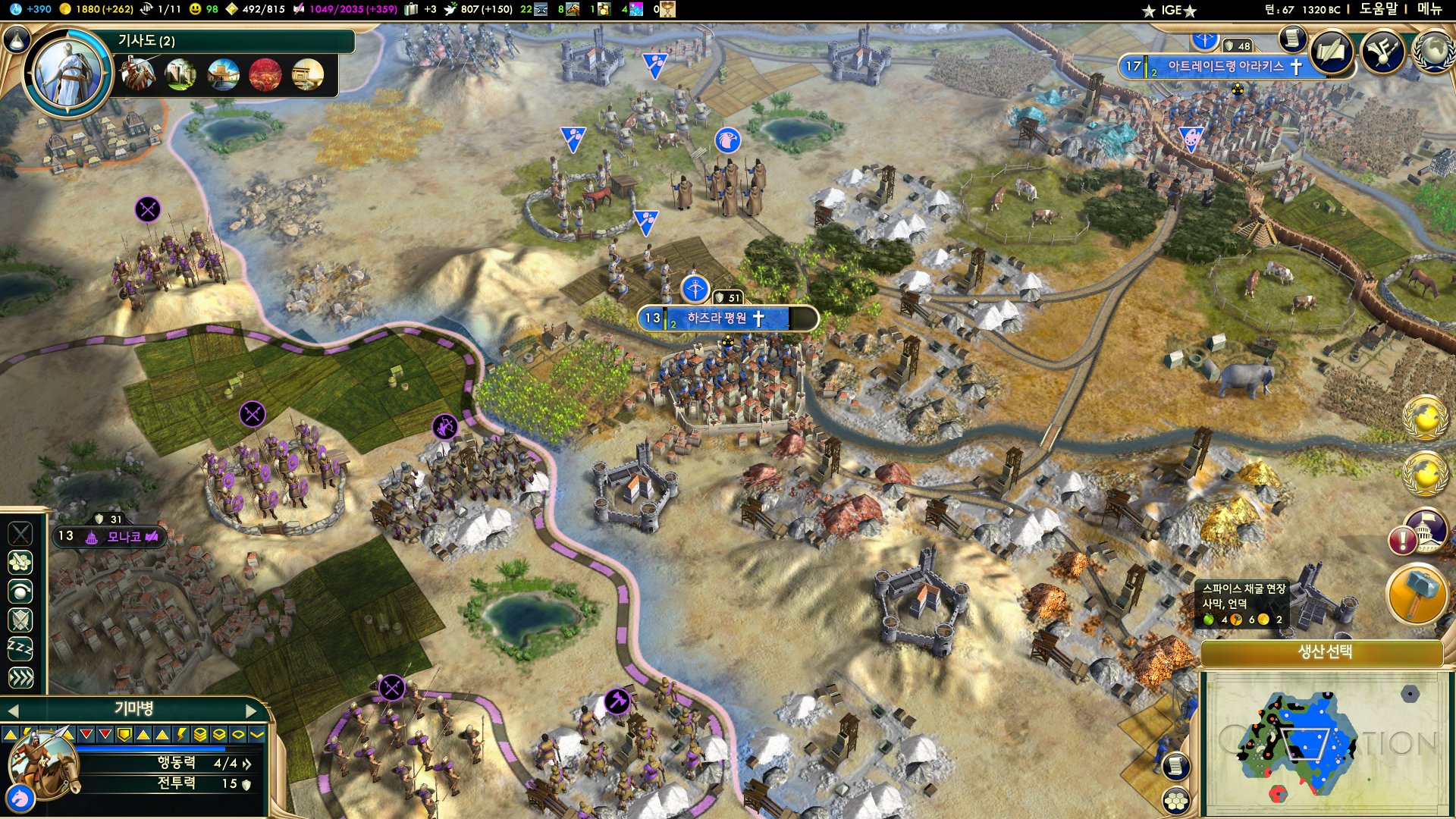Image resolution: width=1456 pixels, height=819 pixels.
Task: Open the 메뉴 (Menu) button
Action: (x=1429, y=9)
